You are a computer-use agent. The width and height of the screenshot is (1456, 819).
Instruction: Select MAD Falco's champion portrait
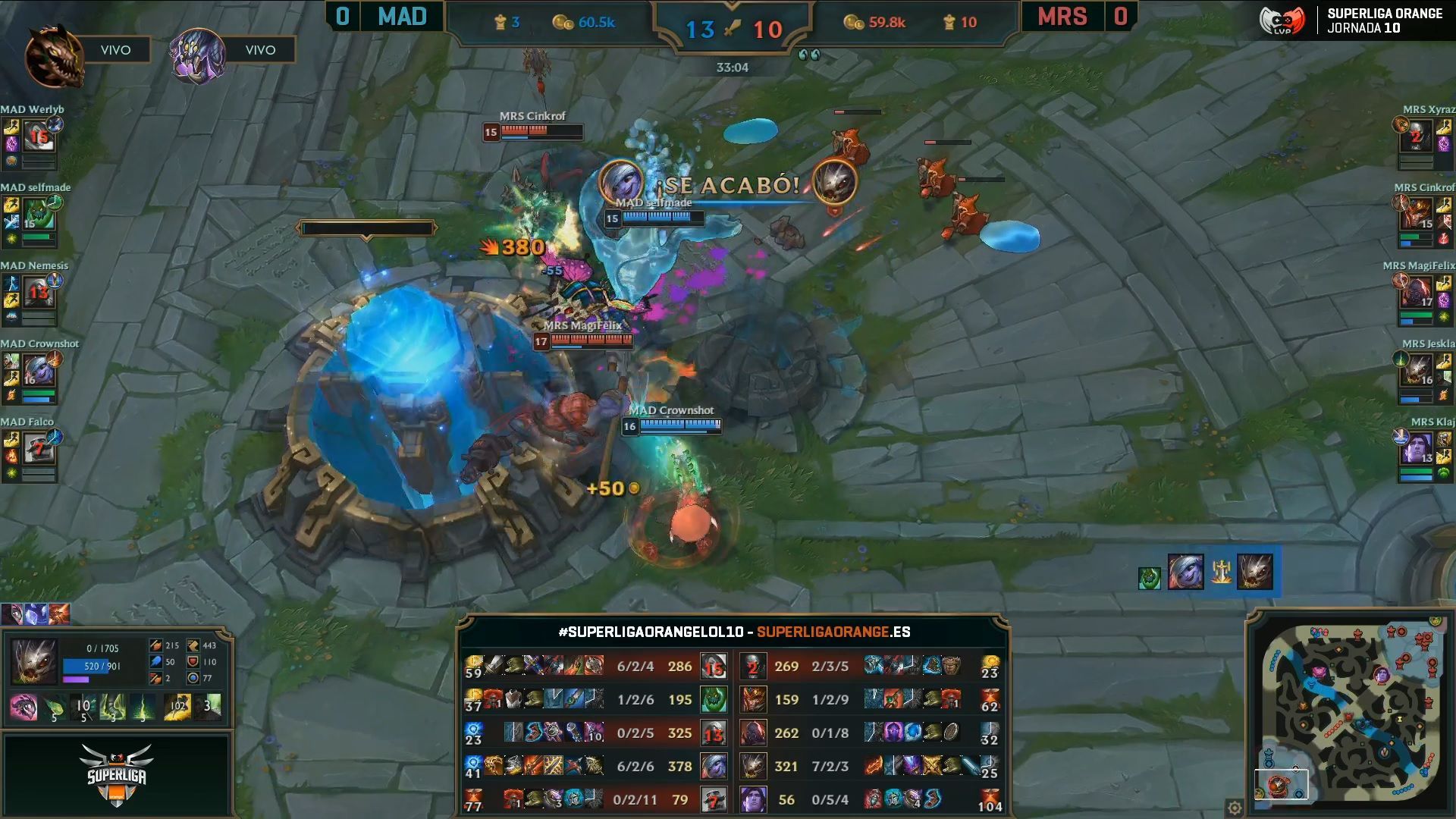click(38, 449)
